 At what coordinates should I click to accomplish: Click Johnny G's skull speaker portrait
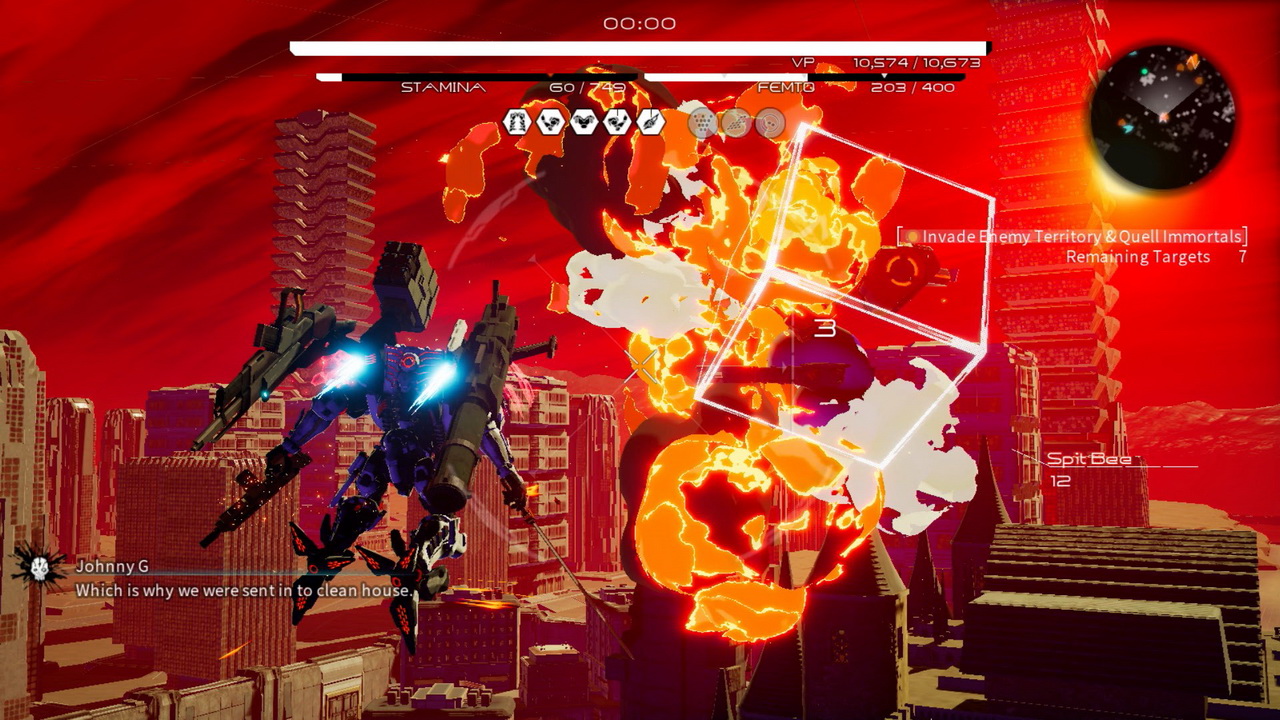coord(38,567)
